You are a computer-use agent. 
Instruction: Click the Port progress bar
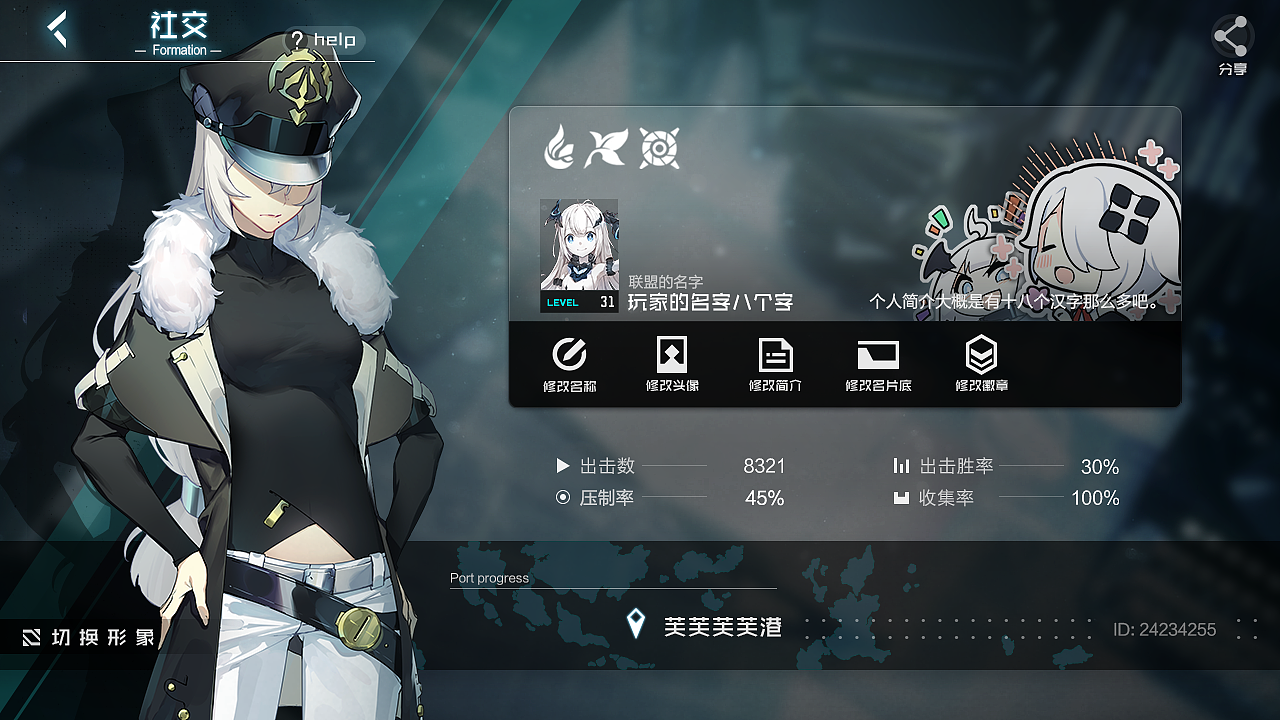612,590
